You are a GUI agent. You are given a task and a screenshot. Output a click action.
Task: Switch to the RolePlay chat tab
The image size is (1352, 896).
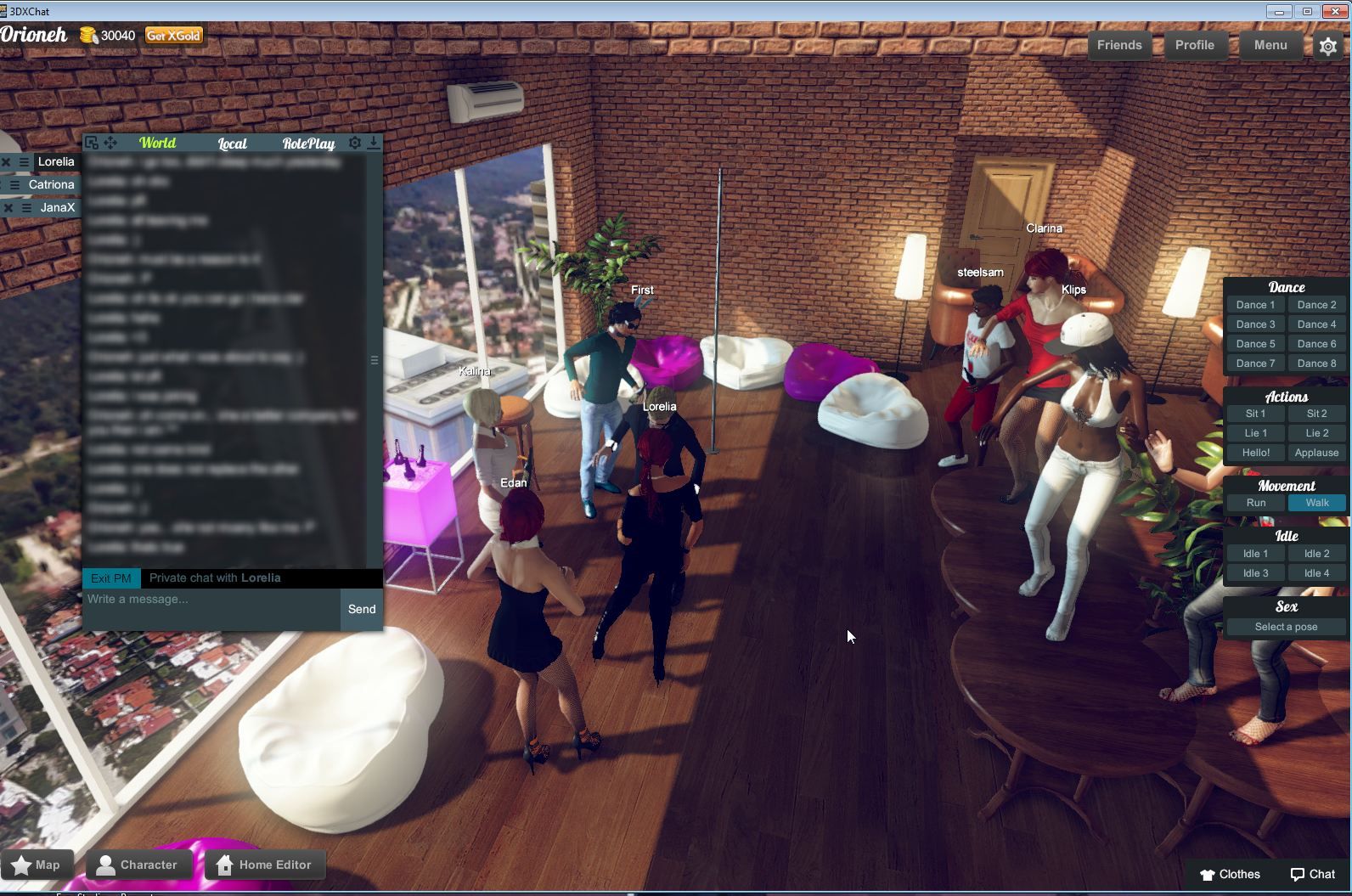309,144
